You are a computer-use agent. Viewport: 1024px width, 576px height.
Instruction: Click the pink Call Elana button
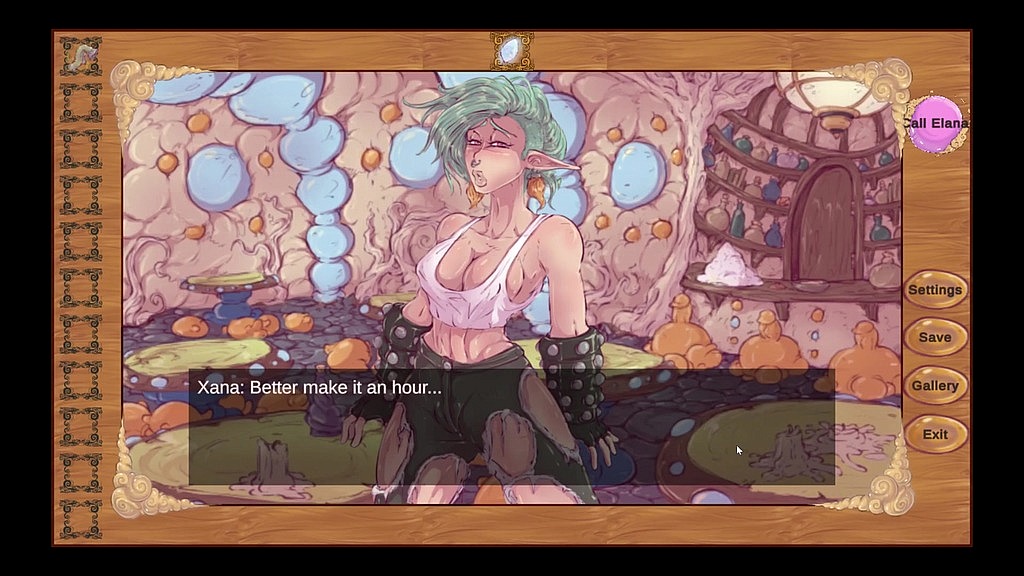(x=936, y=124)
